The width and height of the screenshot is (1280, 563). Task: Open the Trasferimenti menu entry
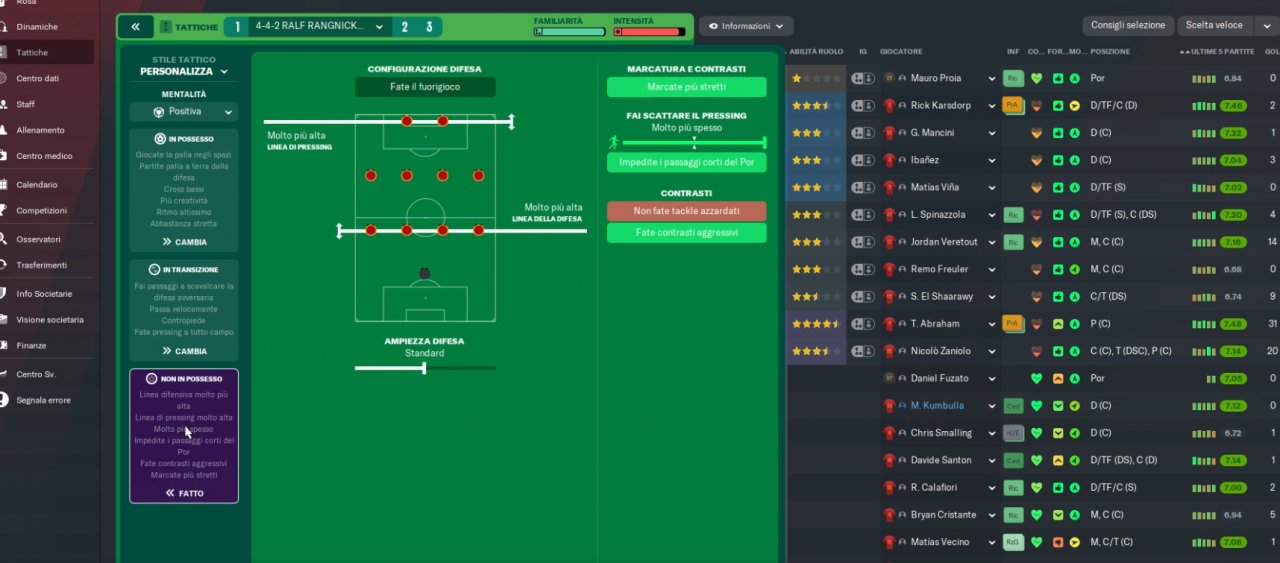tap(41, 265)
